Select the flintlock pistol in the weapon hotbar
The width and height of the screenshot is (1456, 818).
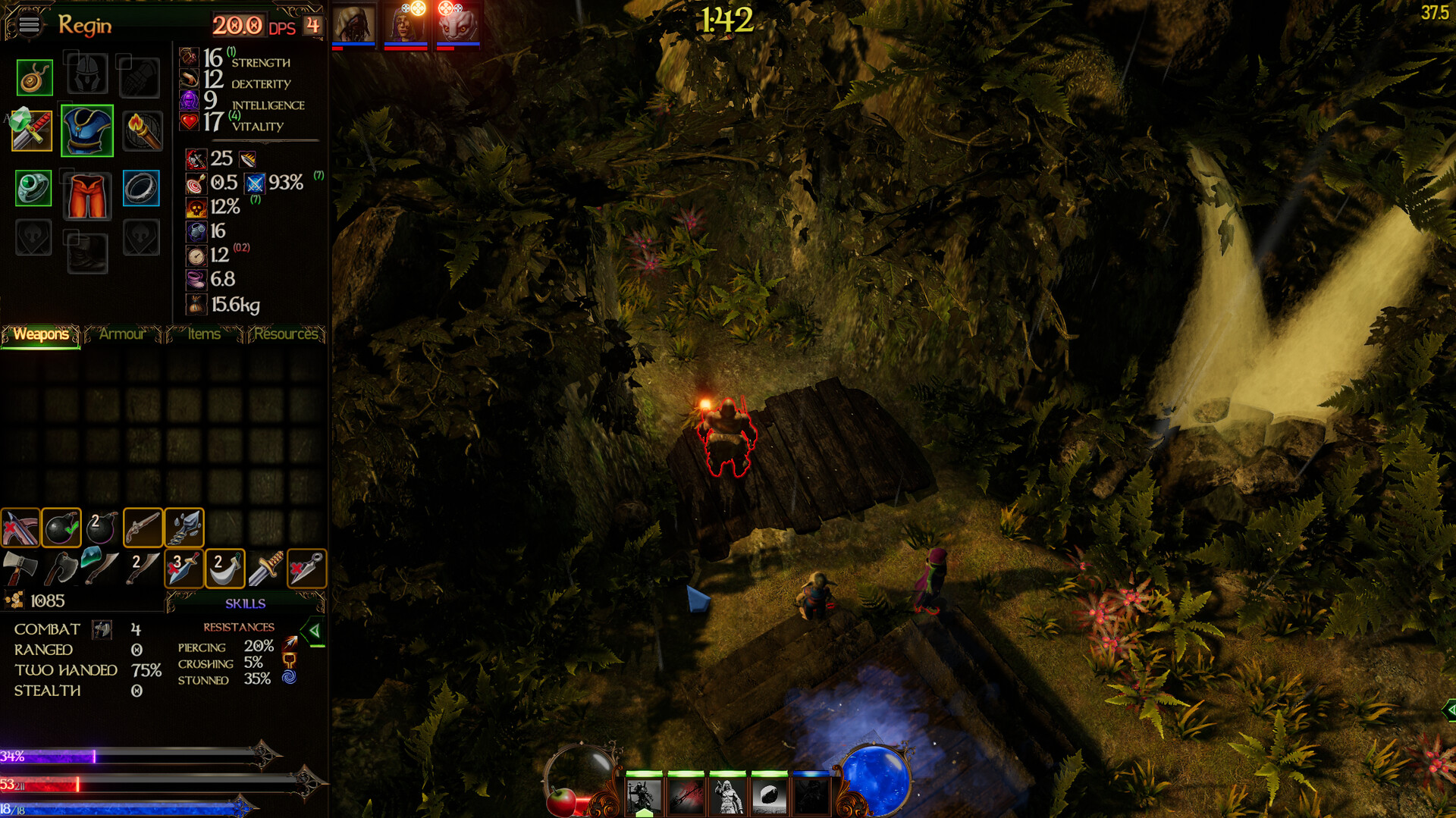pos(143,527)
